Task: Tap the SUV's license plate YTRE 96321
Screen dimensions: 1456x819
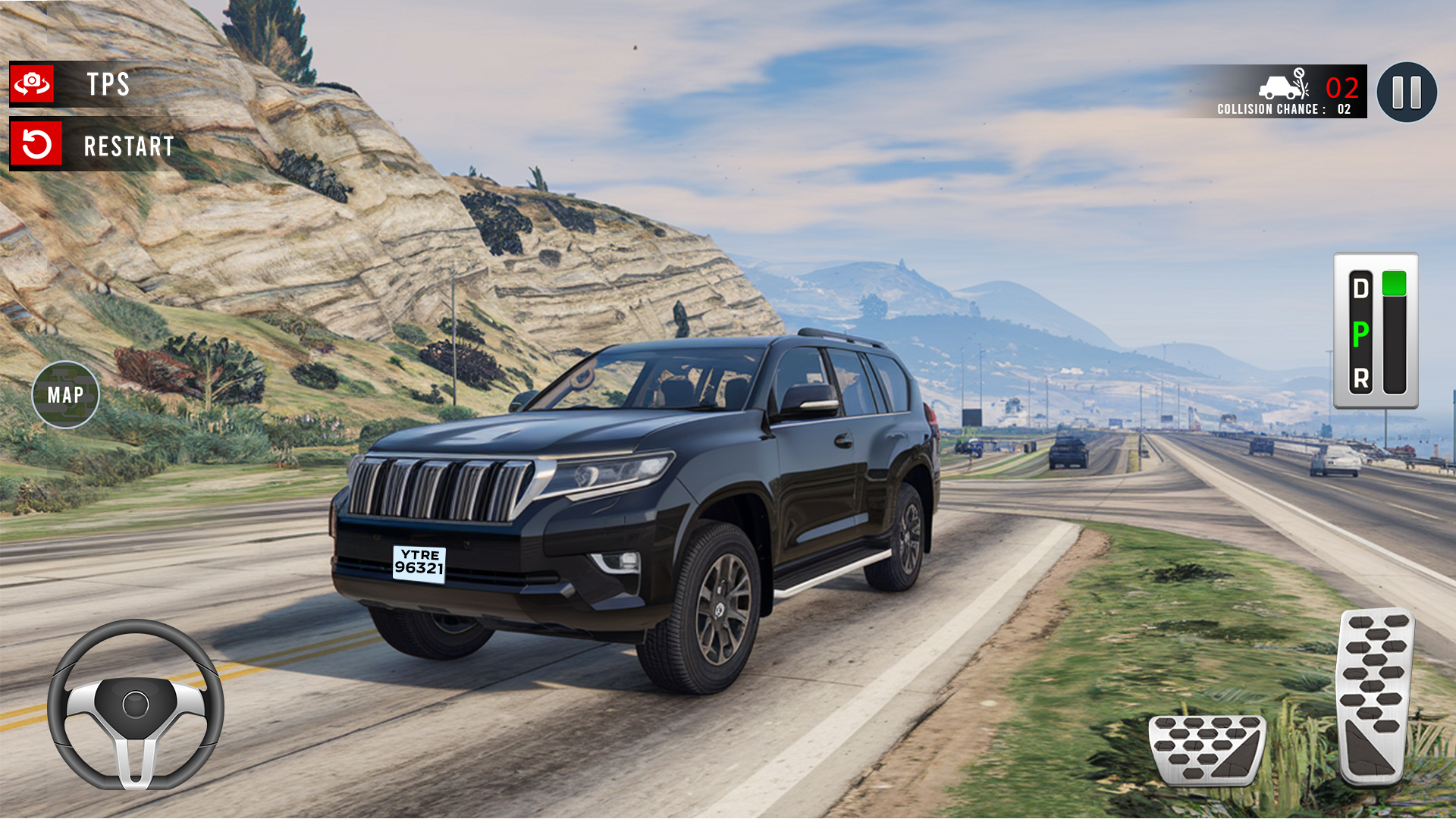Action: [x=419, y=566]
